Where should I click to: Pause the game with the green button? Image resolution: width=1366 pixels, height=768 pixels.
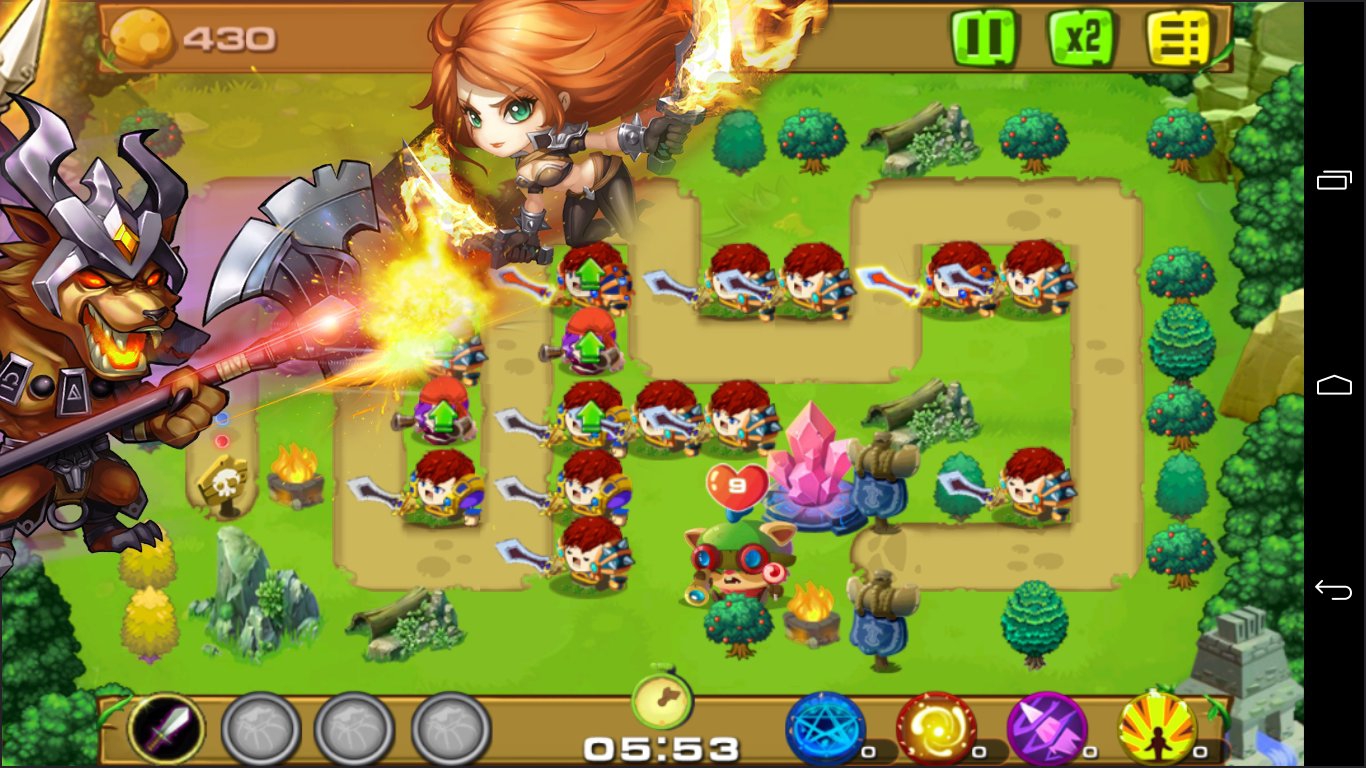pyautogui.click(x=983, y=38)
